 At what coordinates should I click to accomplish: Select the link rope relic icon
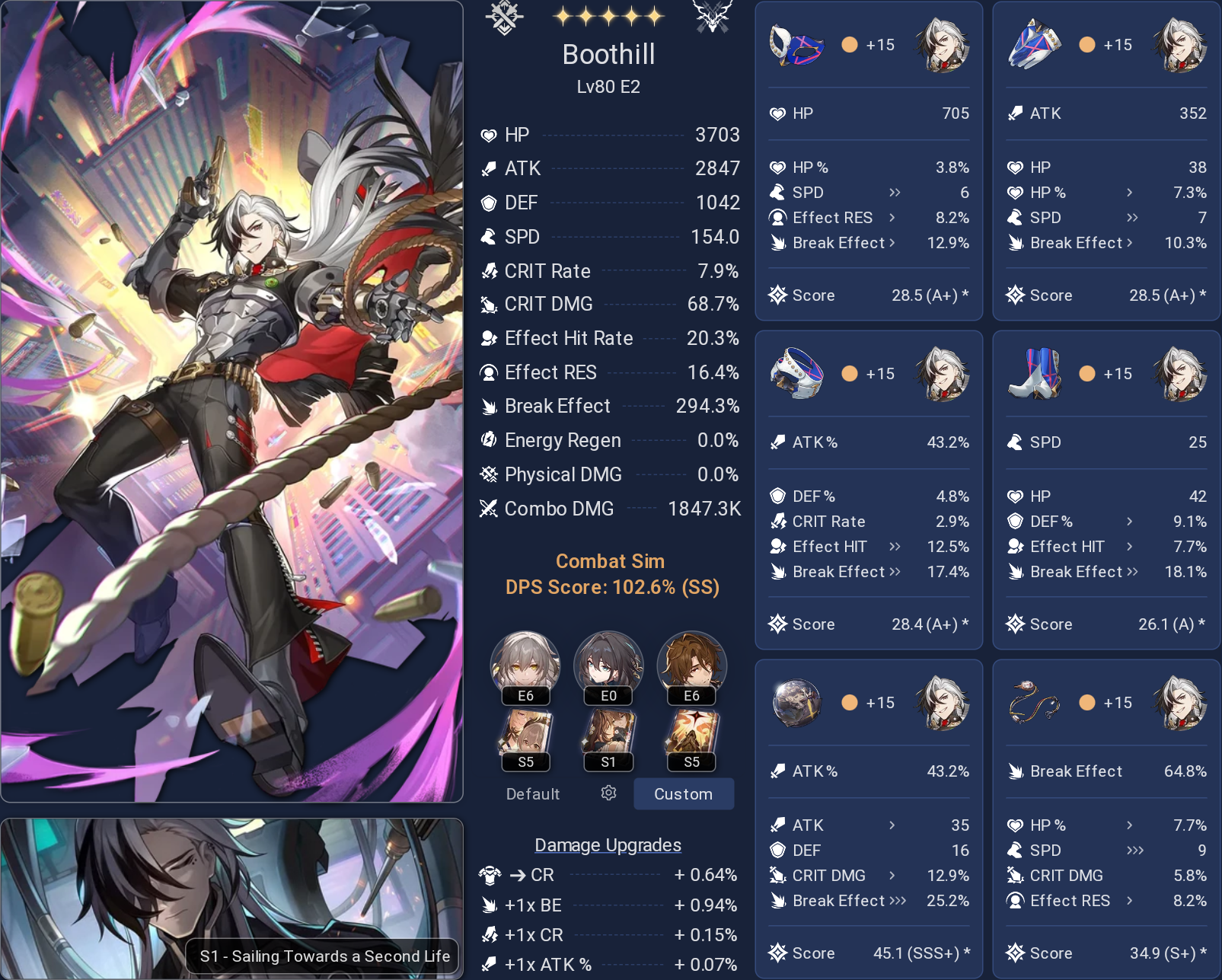(x=1035, y=702)
